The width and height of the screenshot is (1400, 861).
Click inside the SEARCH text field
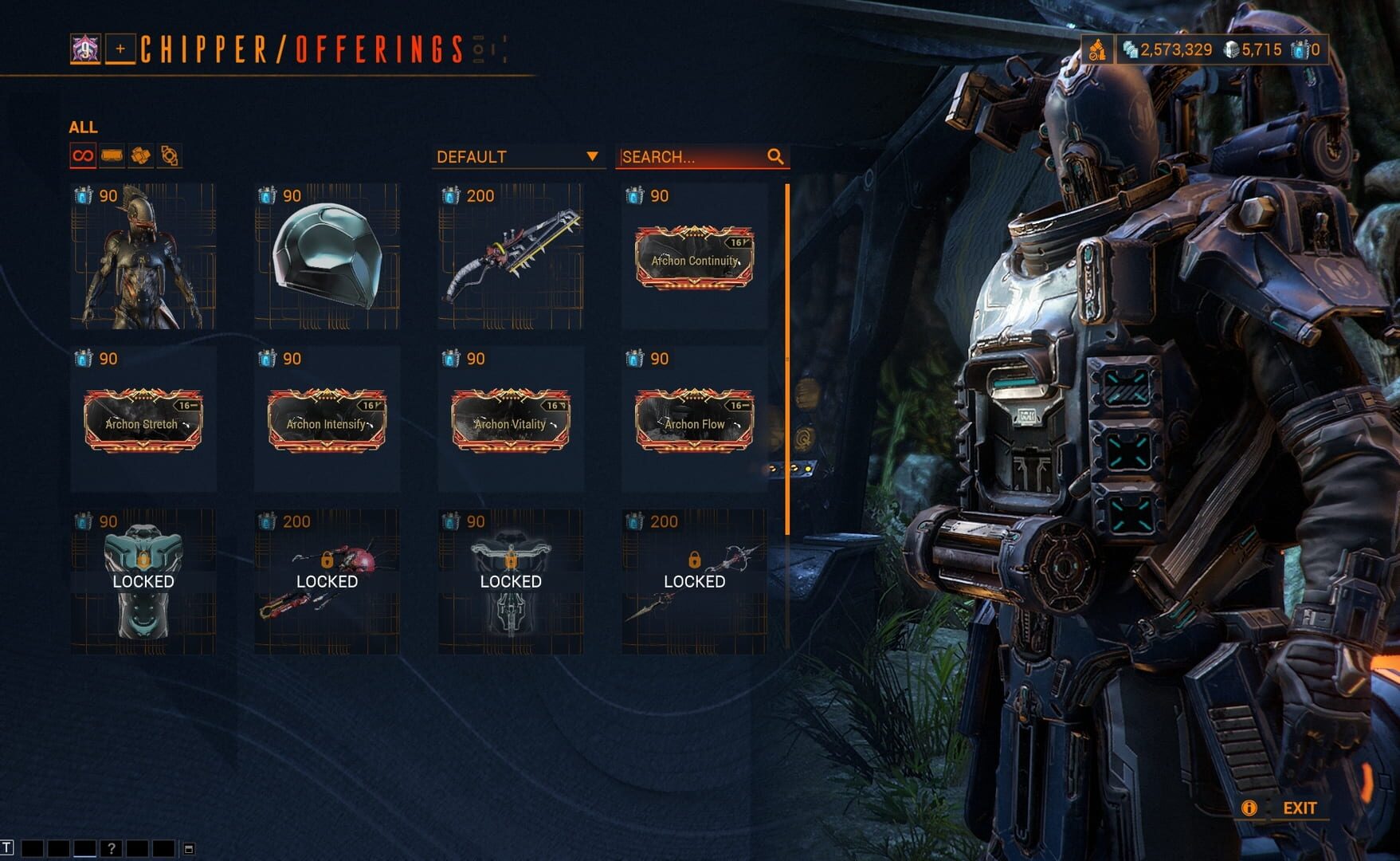(685, 157)
